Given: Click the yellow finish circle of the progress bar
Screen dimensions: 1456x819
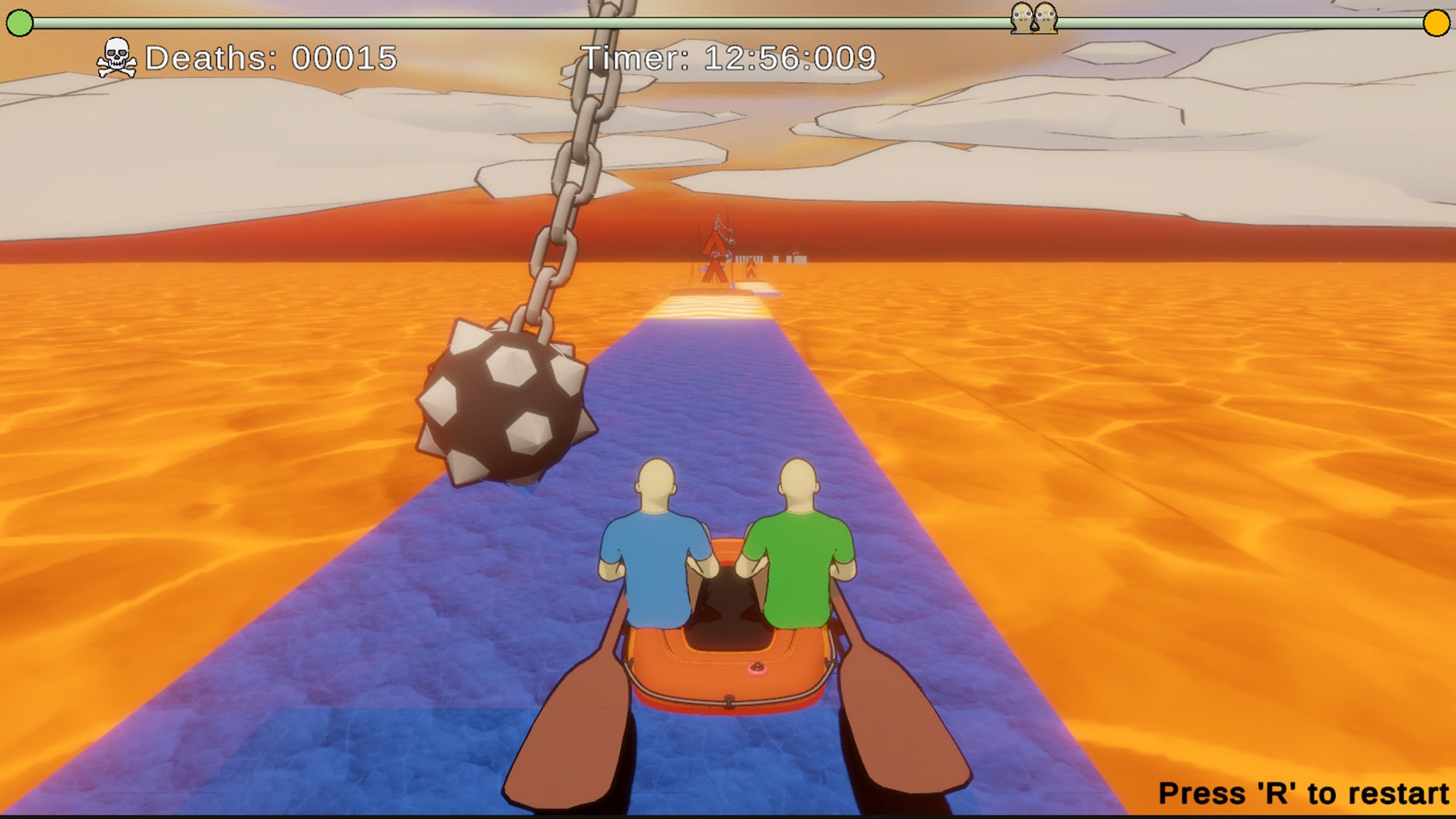Looking at the screenshot, I should pos(1437,23).
